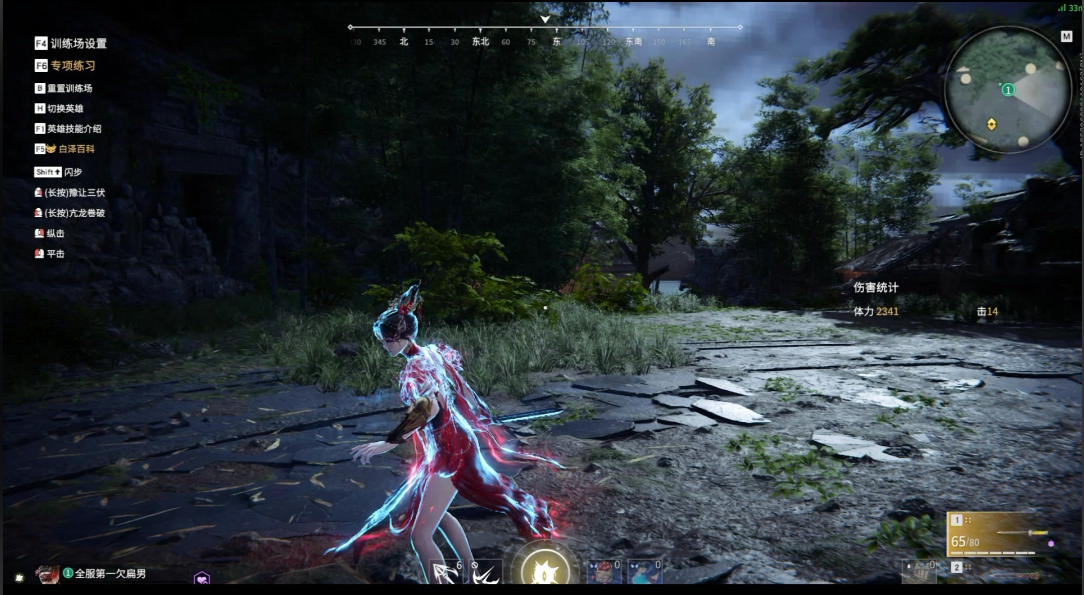Select the blue consumable item slot

click(645, 572)
